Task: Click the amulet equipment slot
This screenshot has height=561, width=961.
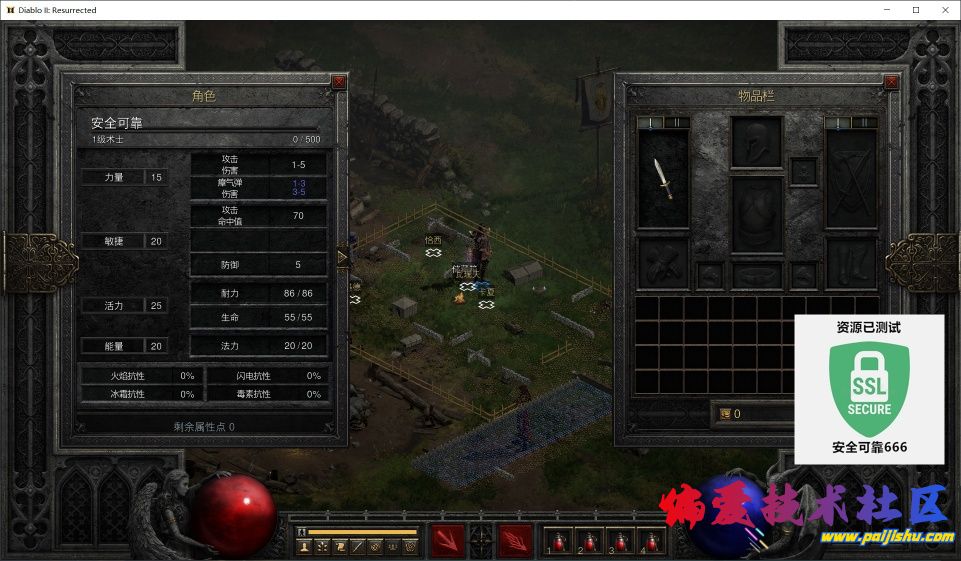Action: [x=803, y=170]
